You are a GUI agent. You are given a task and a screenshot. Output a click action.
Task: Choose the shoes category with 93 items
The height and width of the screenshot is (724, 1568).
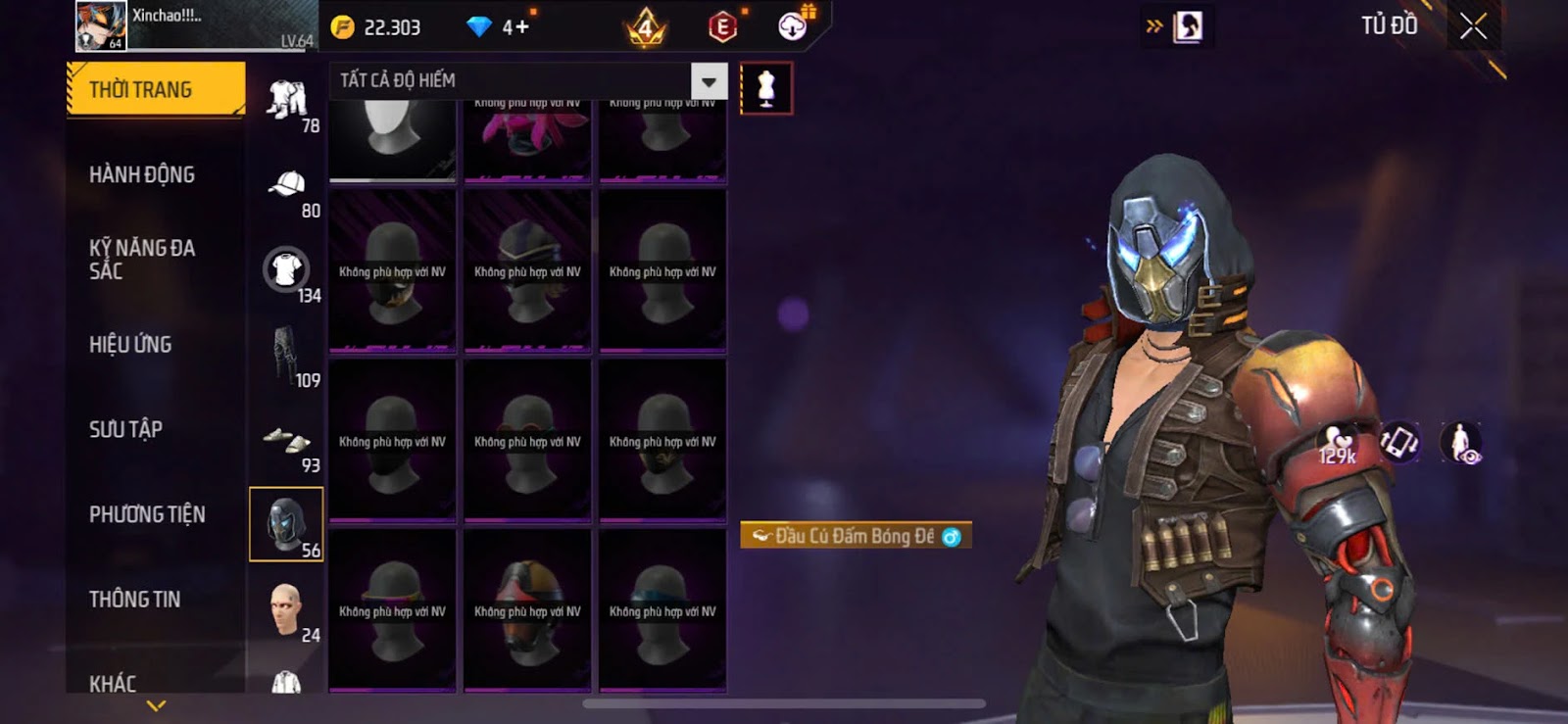[x=287, y=444]
